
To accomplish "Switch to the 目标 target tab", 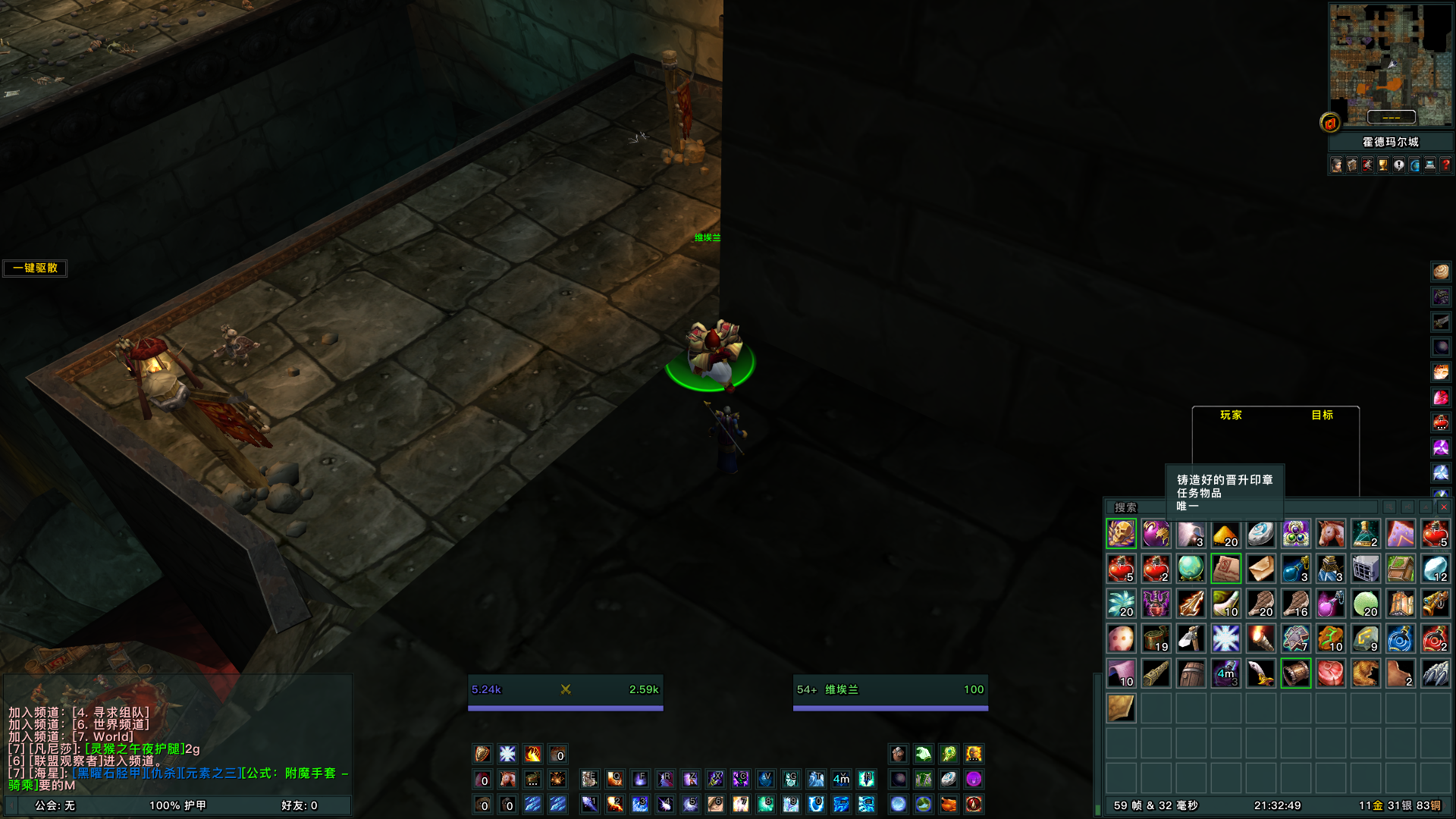I will coord(1322,415).
